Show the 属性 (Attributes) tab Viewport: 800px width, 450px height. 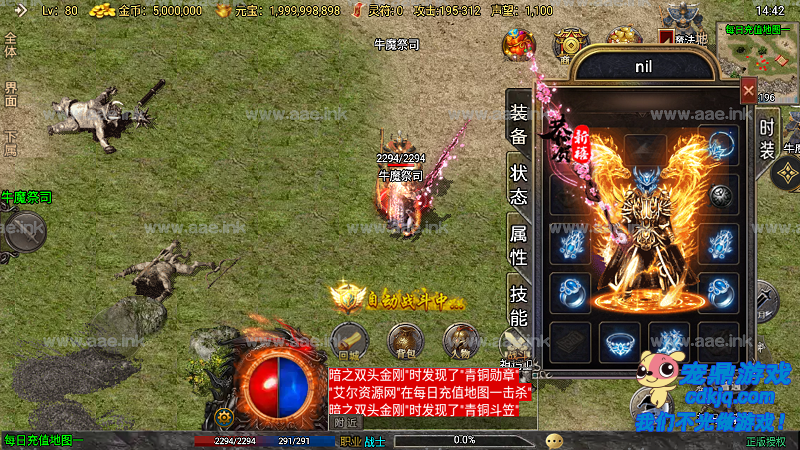point(518,244)
